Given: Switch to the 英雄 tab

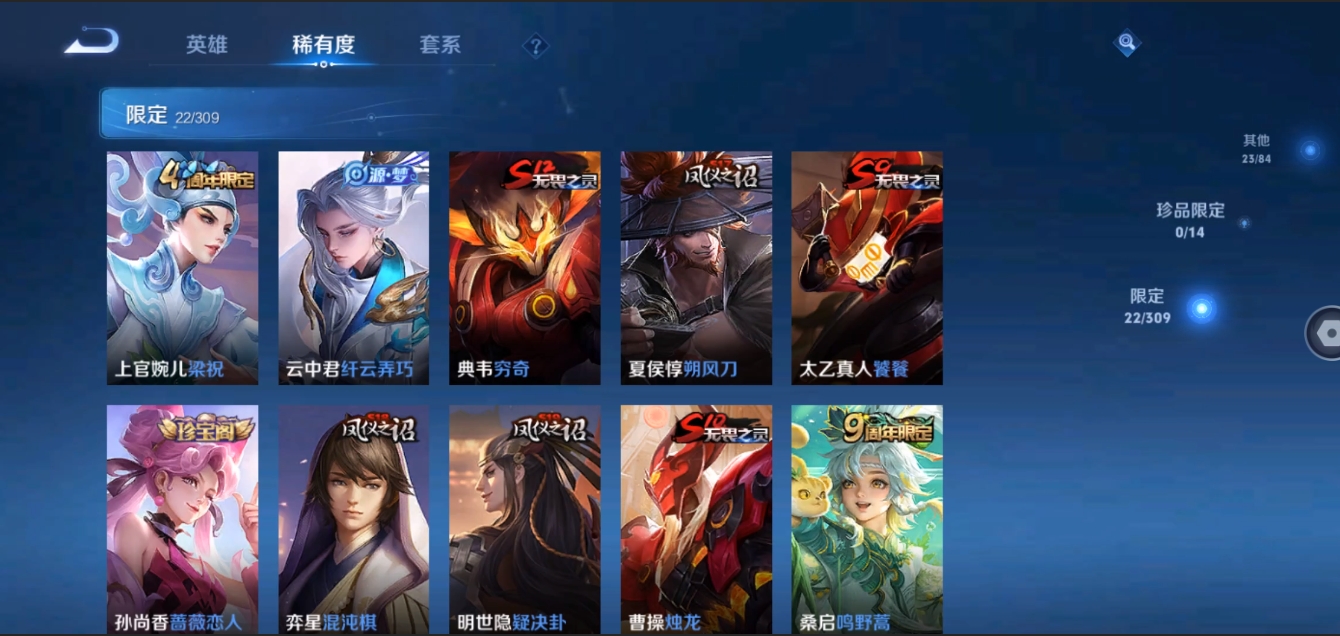Looking at the screenshot, I should point(207,45).
